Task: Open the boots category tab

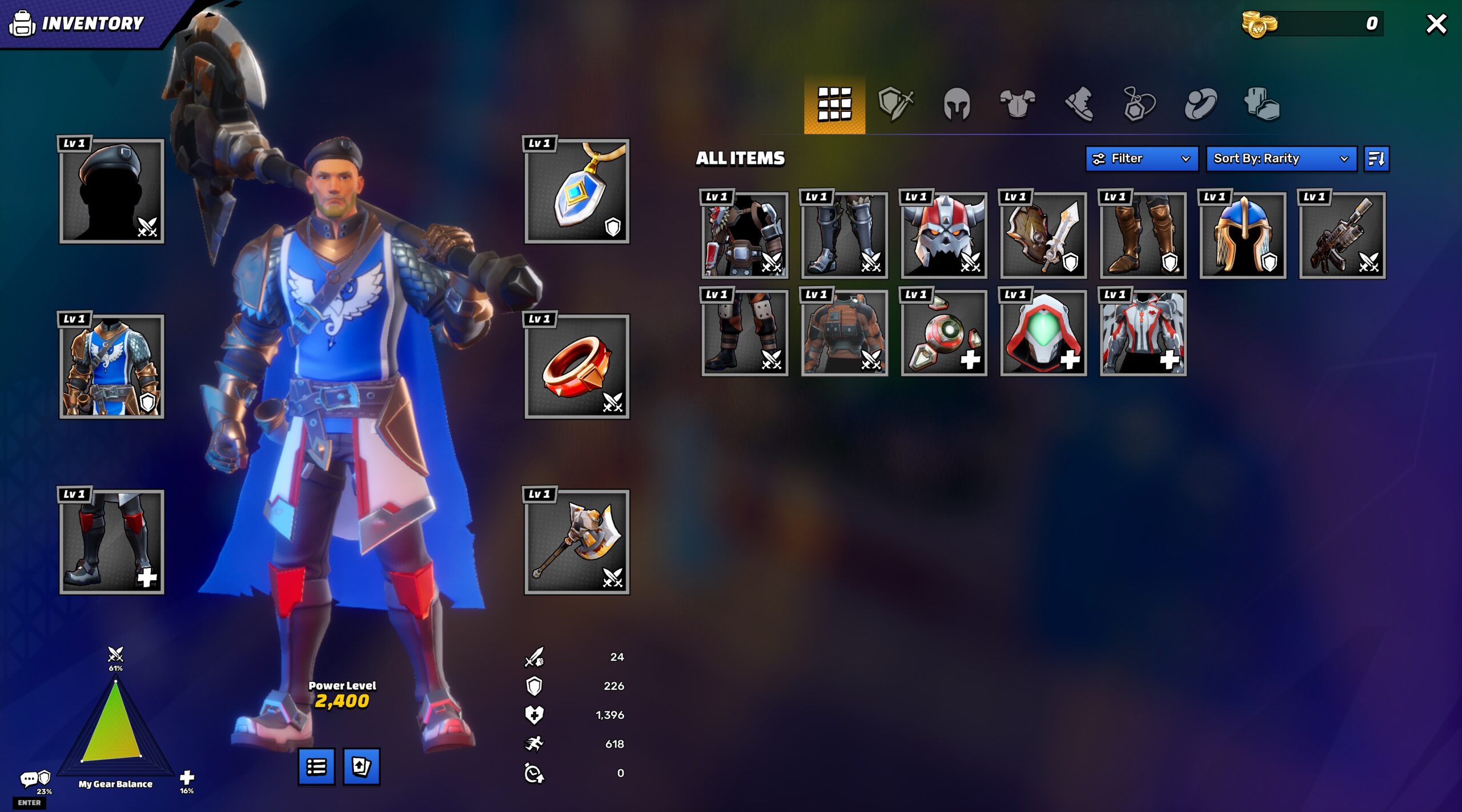Action: [1079, 104]
